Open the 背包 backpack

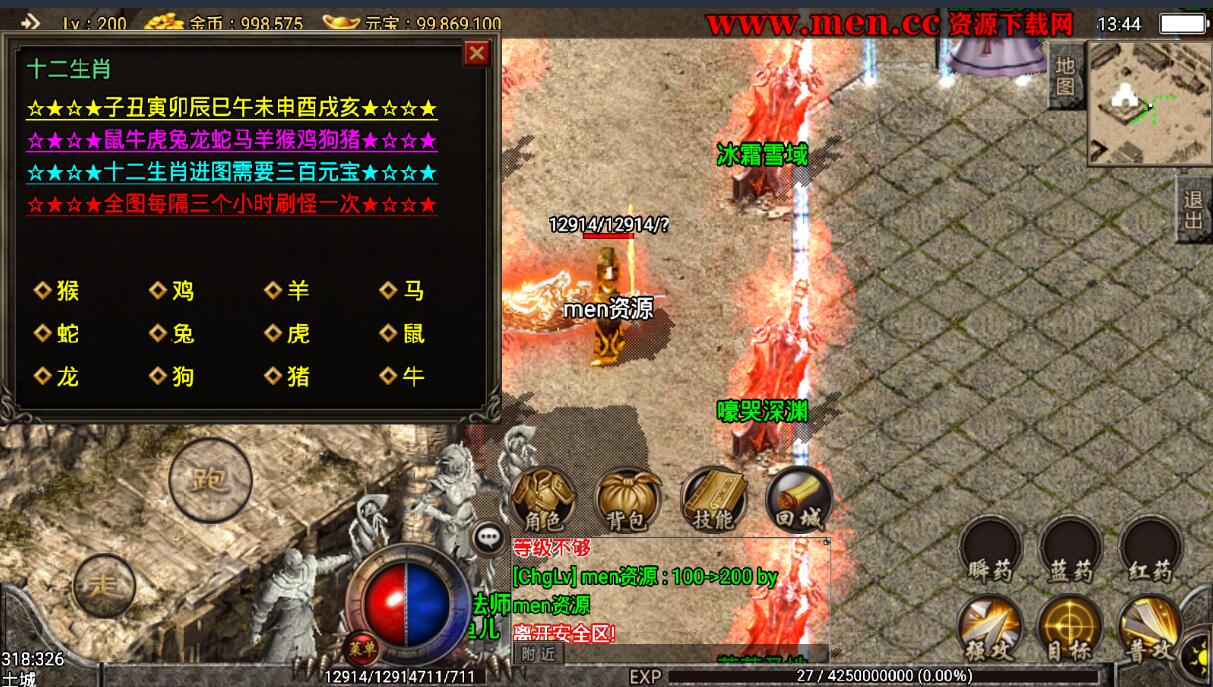click(628, 500)
